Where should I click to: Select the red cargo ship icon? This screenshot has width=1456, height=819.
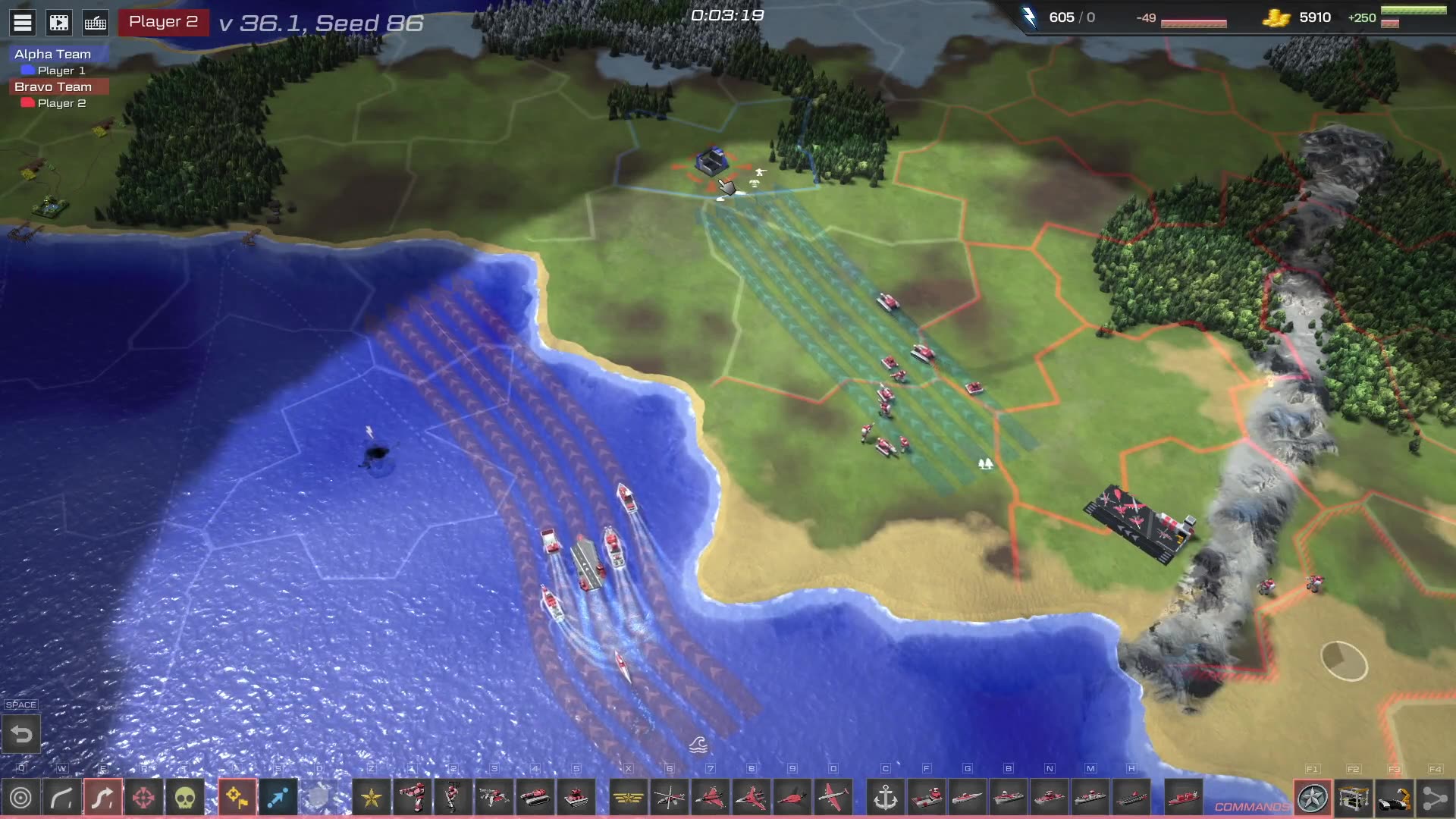coord(1183,798)
